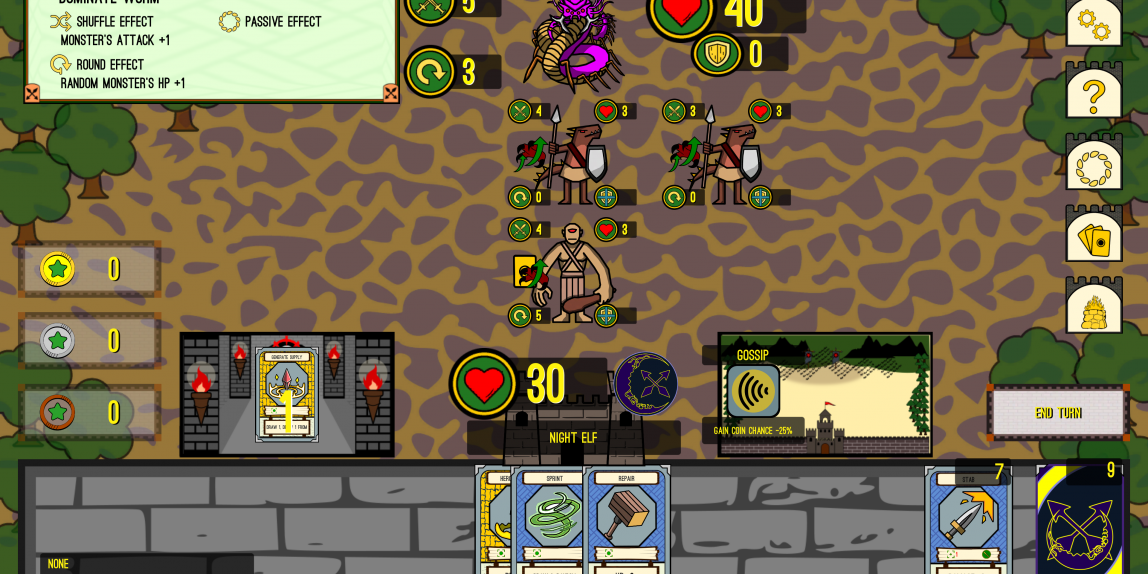Open the playing cards deck view
Screen dimensions: 1148x574
pos(1093,238)
